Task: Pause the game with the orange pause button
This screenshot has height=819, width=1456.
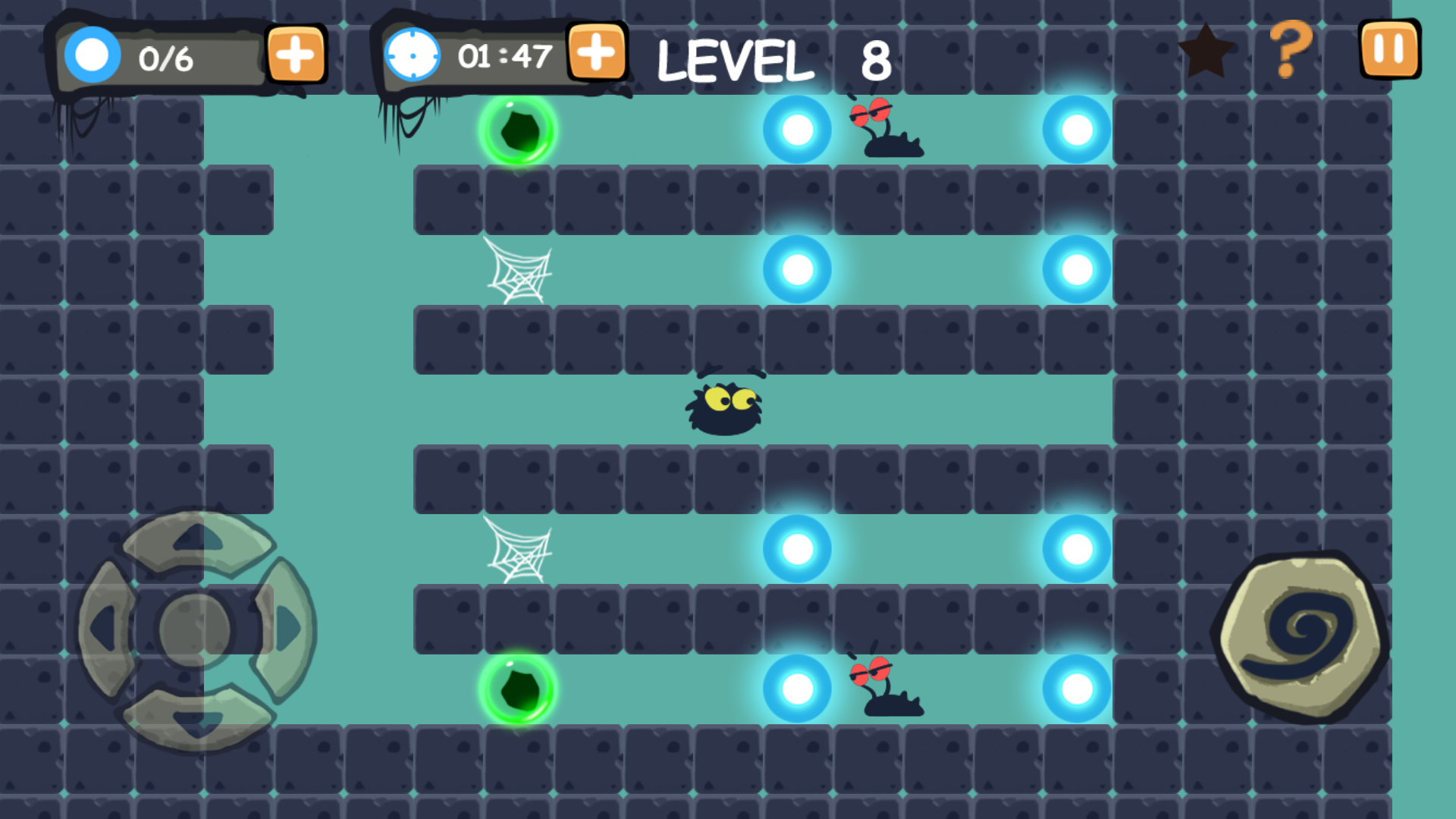Action: coord(1389,49)
